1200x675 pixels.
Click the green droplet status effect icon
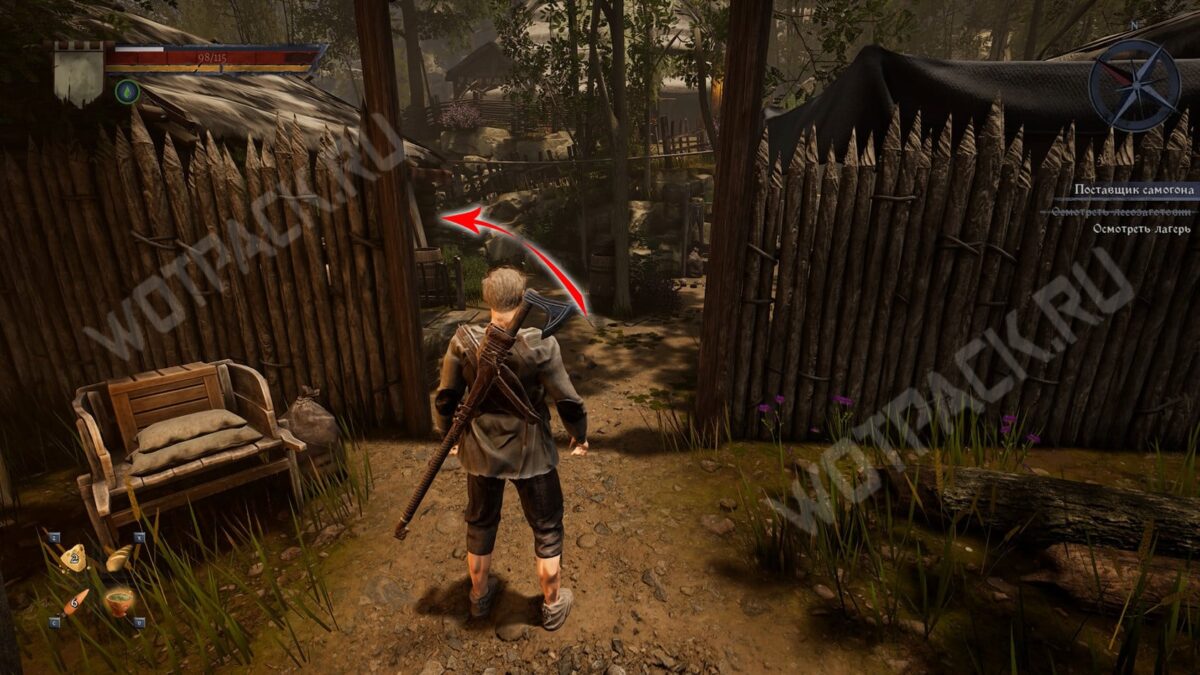127,92
